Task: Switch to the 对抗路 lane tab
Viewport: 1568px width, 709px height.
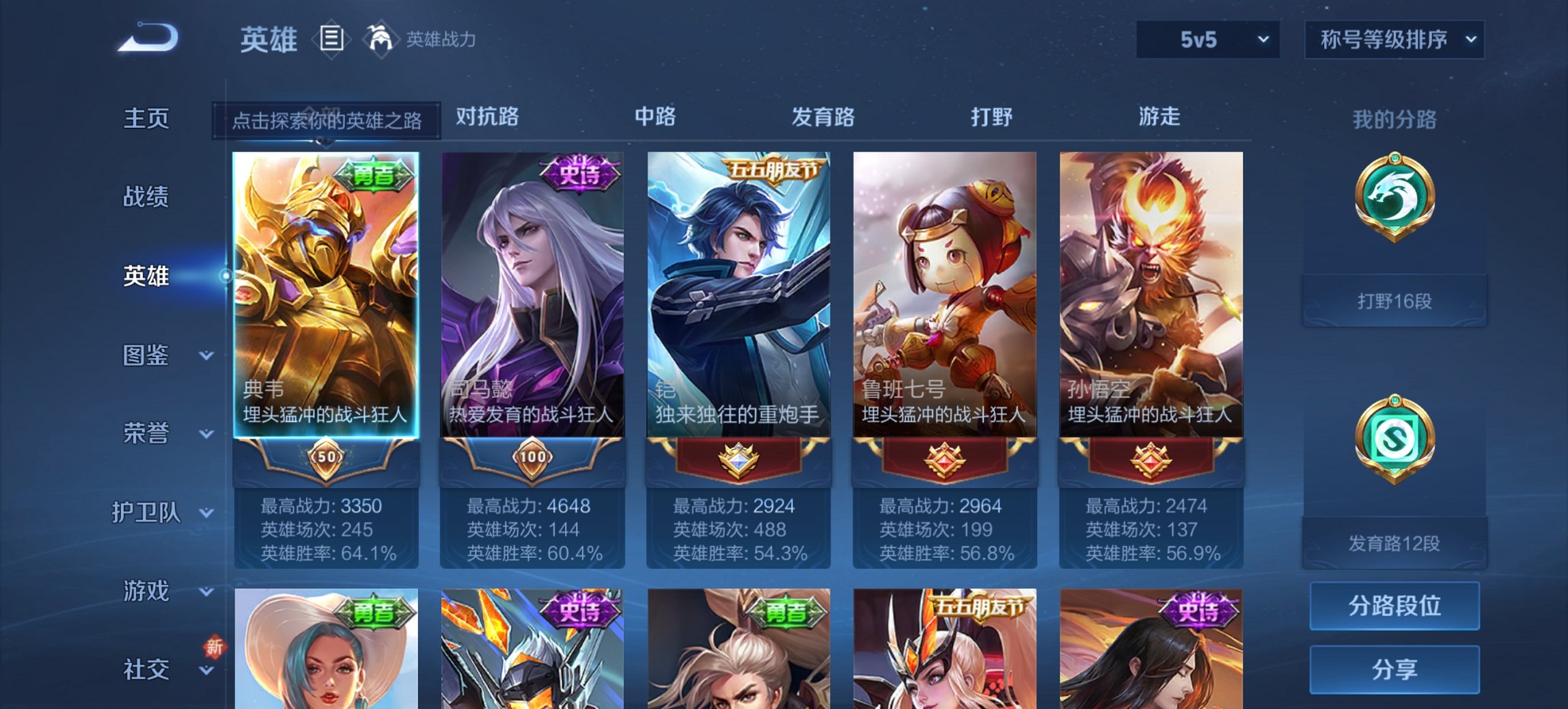Action: [x=486, y=117]
